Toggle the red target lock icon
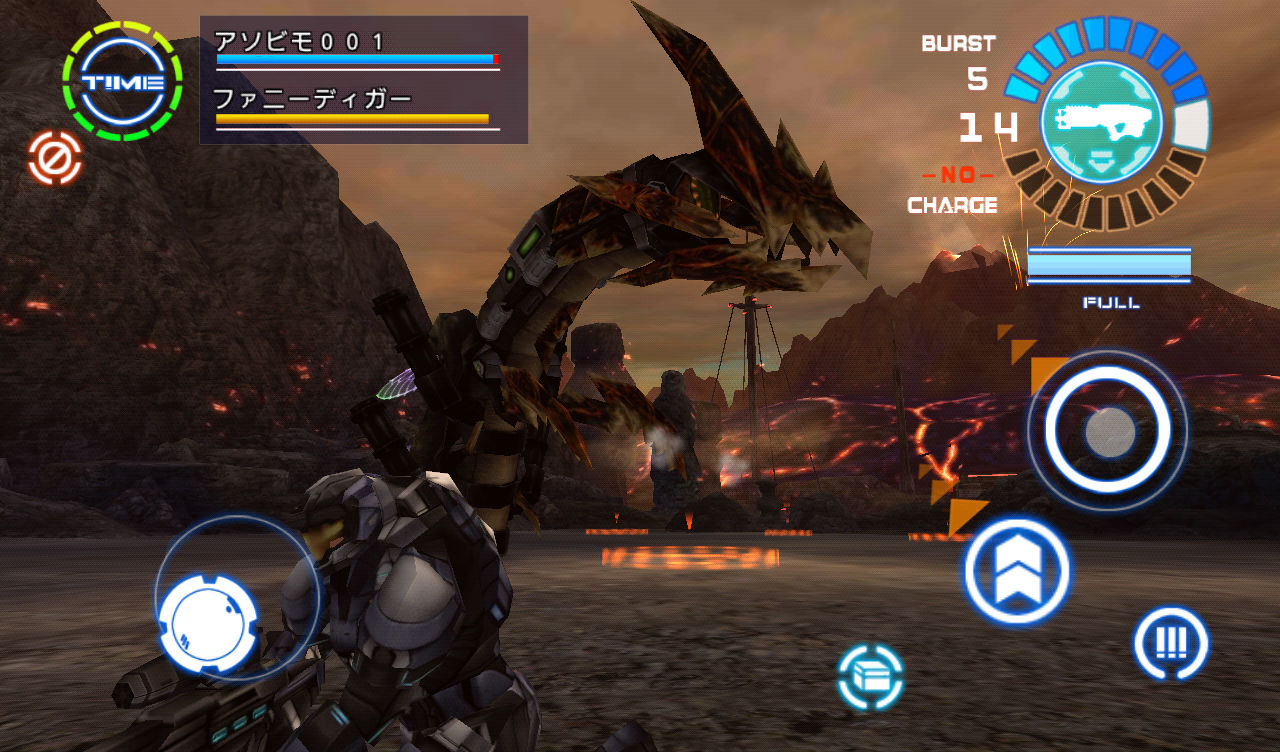Image resolution: width=1280 pixels, height=752 pixels. (x=55, y=158)
